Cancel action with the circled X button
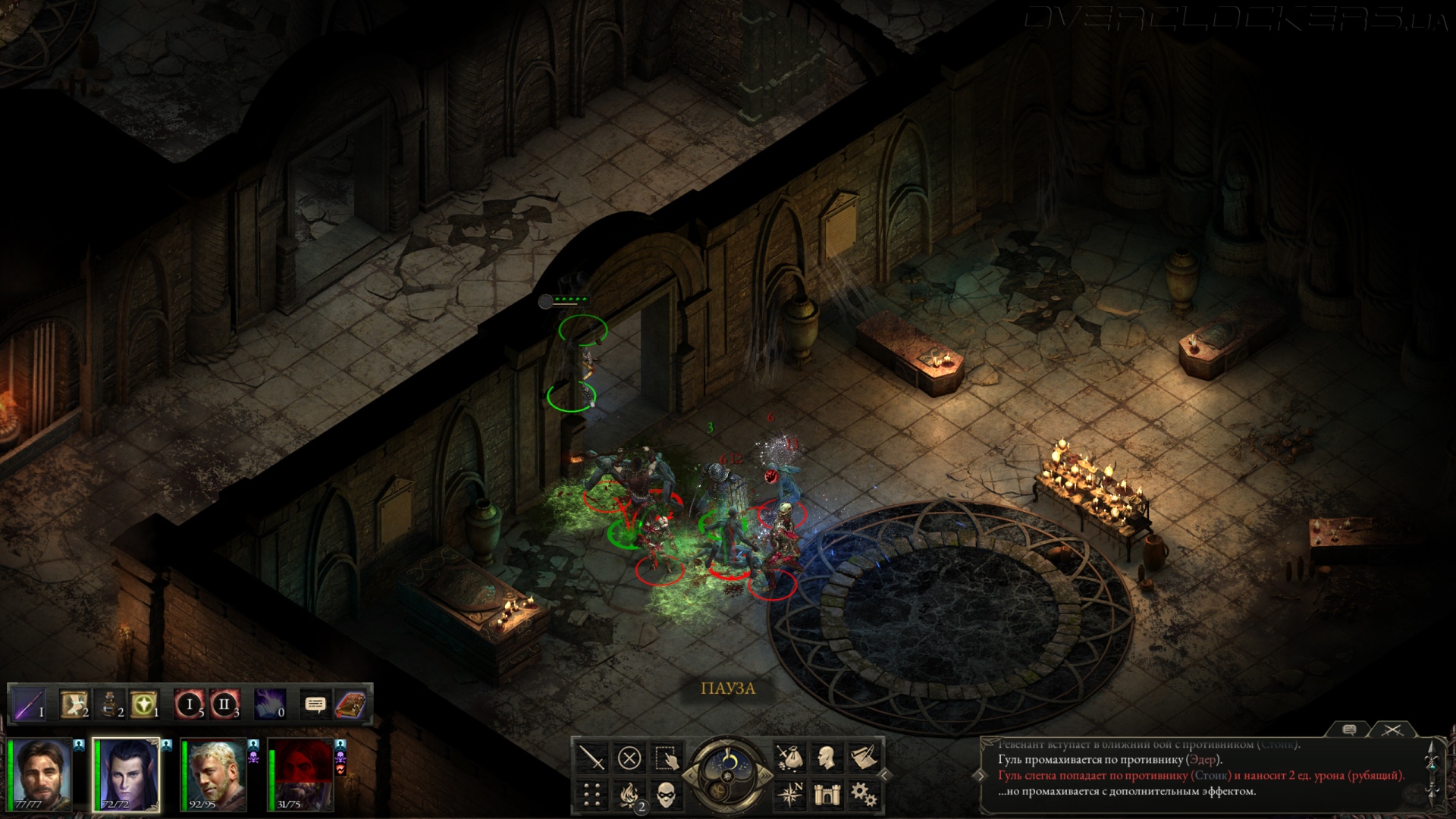Image resolution: width=1456 pixels, height=819 pixels. click(629, 758)
